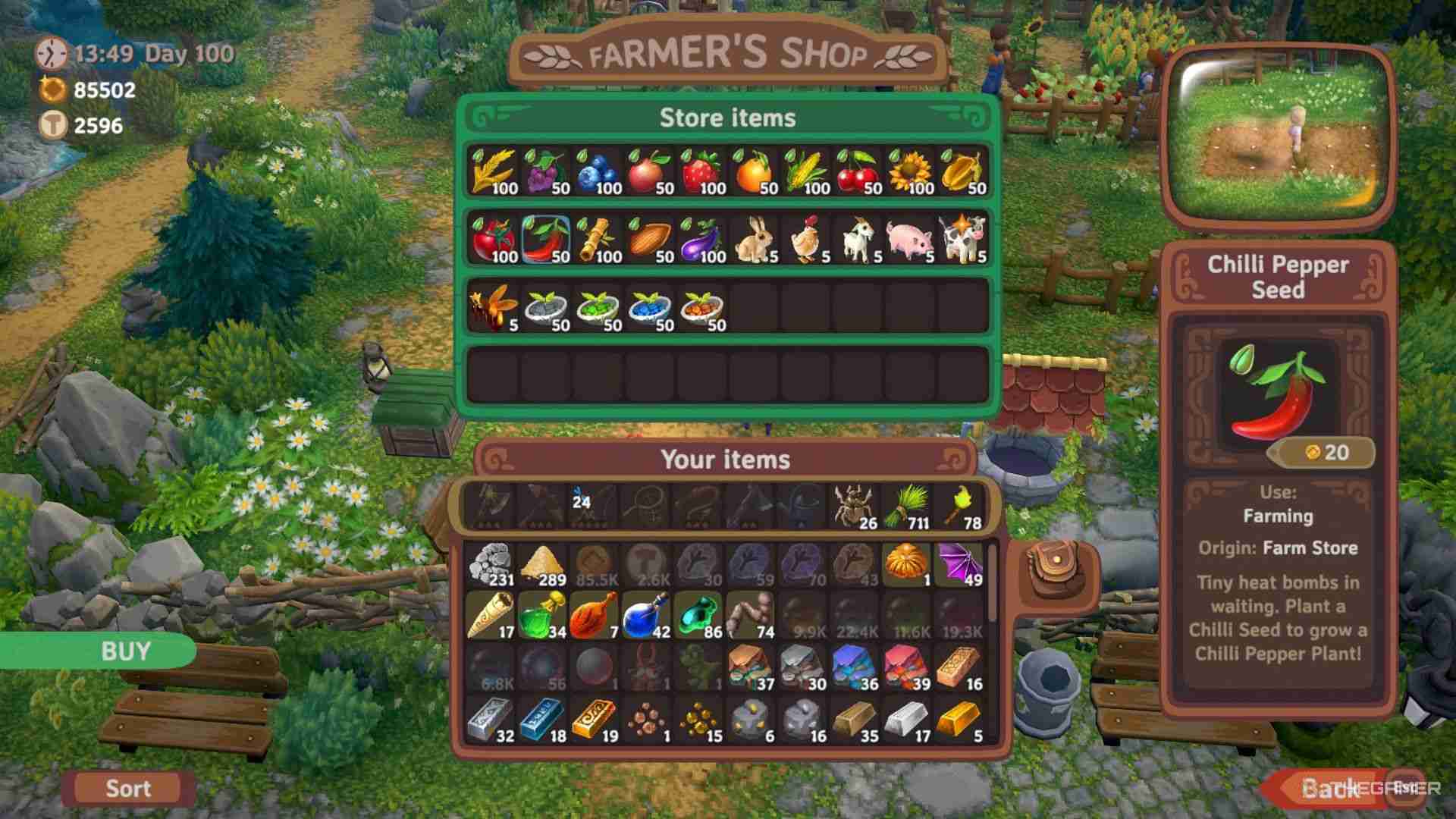
Task: Click the Sort button
Action: [x=127, y=788]
